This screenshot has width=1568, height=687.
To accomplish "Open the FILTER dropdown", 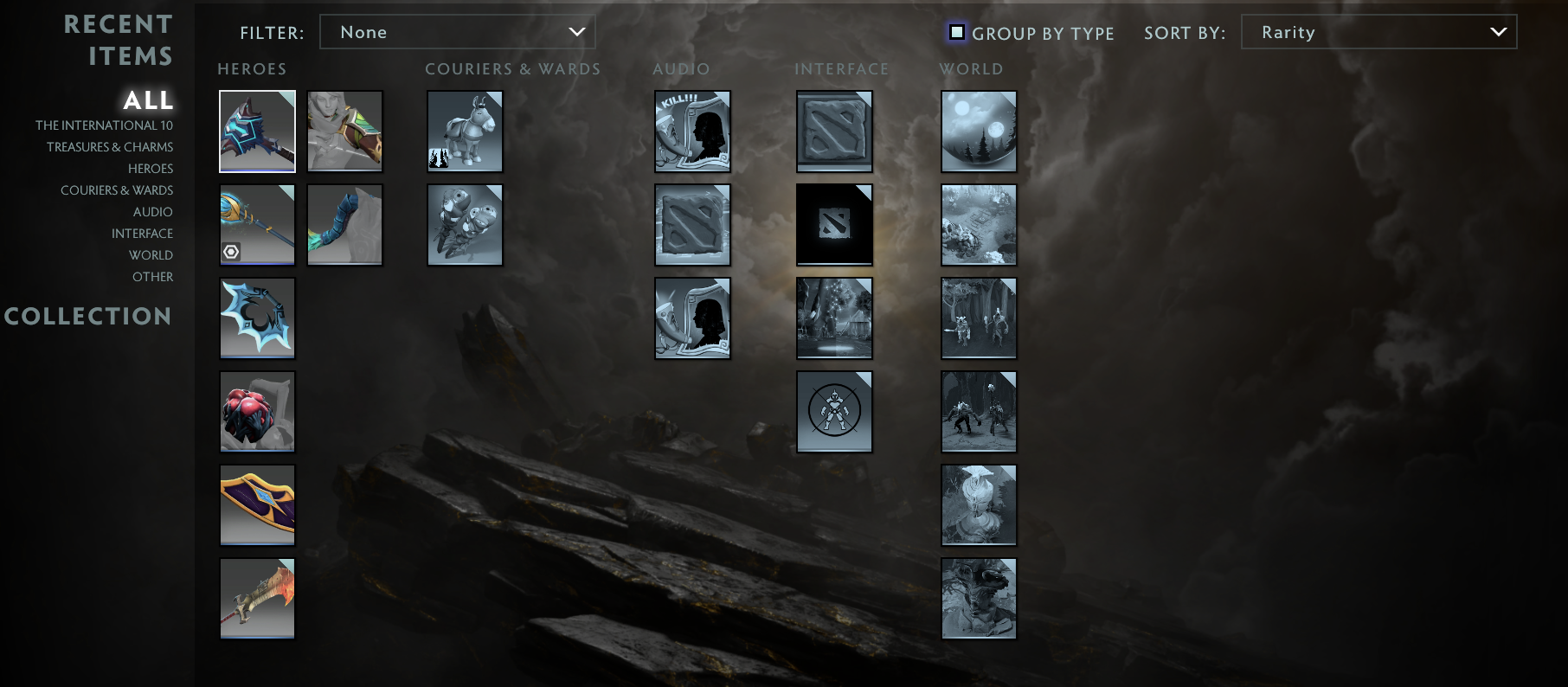I will (x=458, y=32).
